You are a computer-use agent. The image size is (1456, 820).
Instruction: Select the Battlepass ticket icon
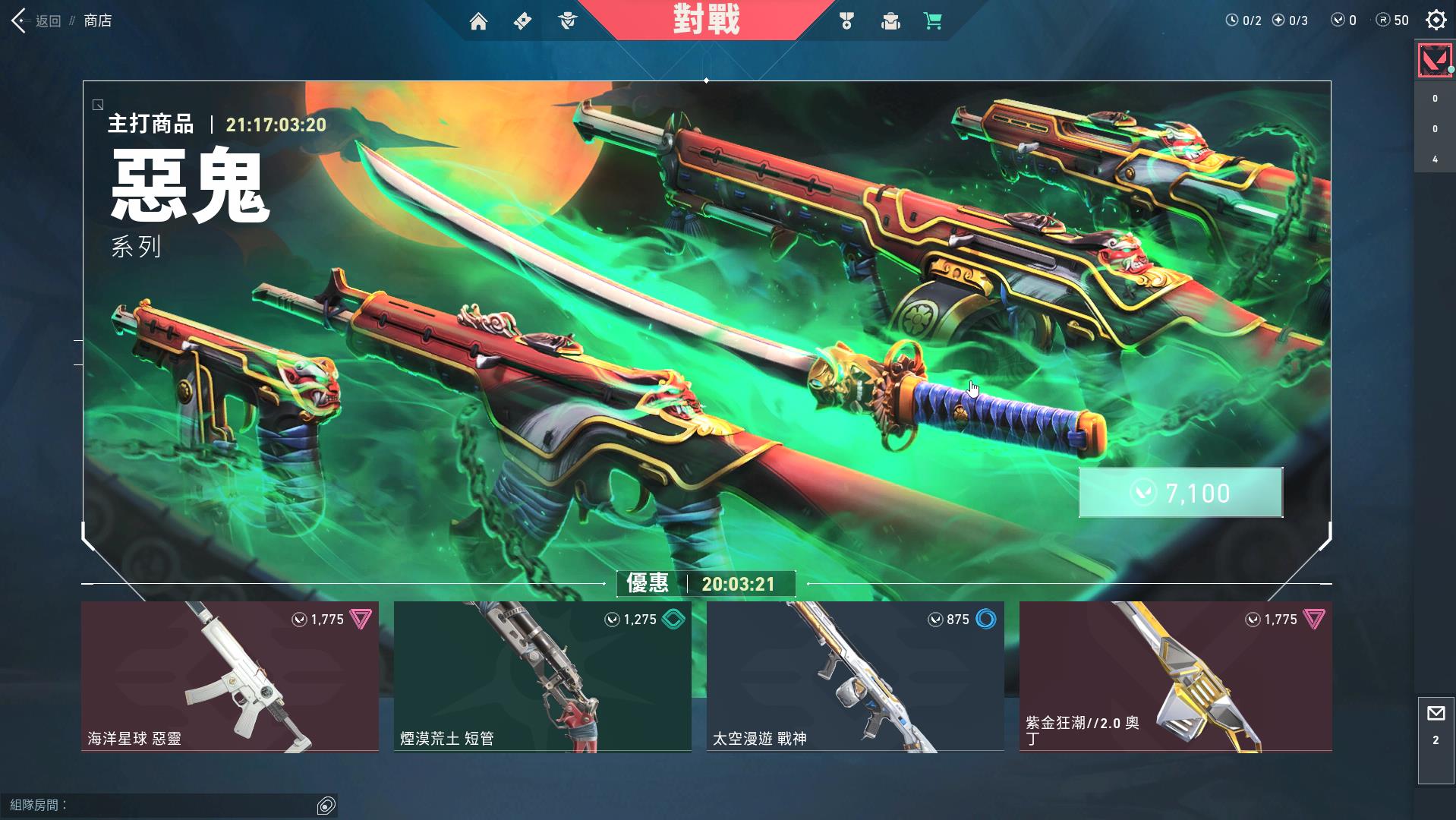click(x=522, y=21)
